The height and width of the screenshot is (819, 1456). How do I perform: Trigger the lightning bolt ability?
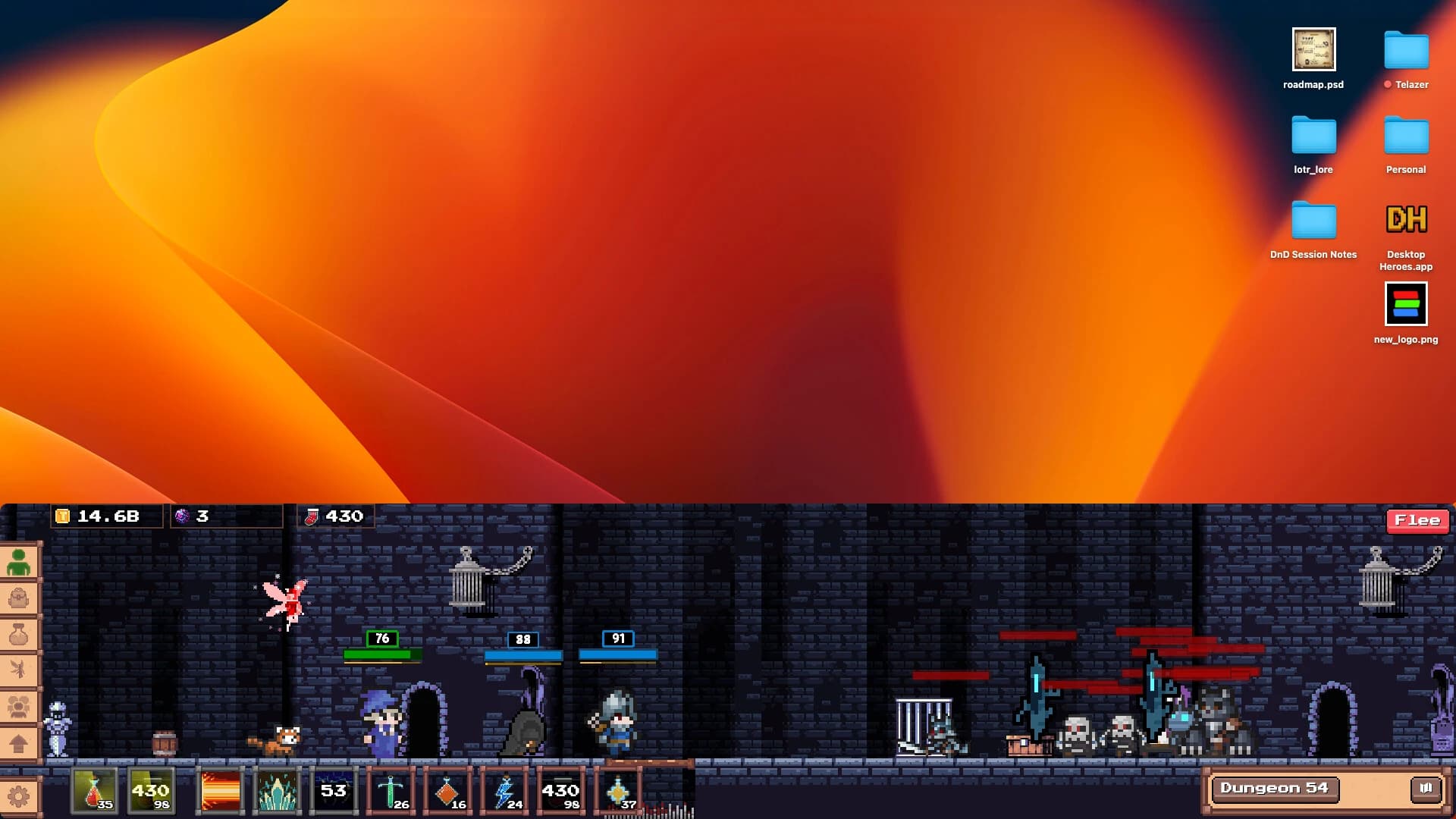504,791
